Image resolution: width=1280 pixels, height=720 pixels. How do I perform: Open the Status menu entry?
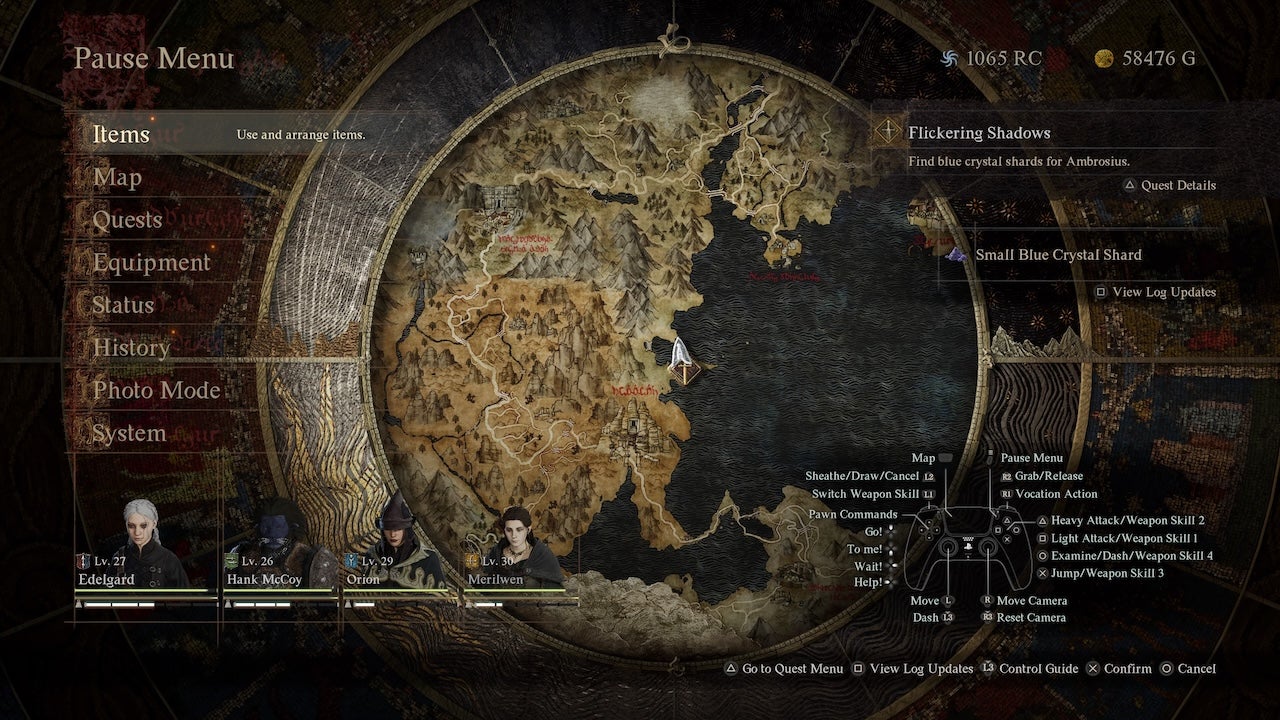[123, 305]
